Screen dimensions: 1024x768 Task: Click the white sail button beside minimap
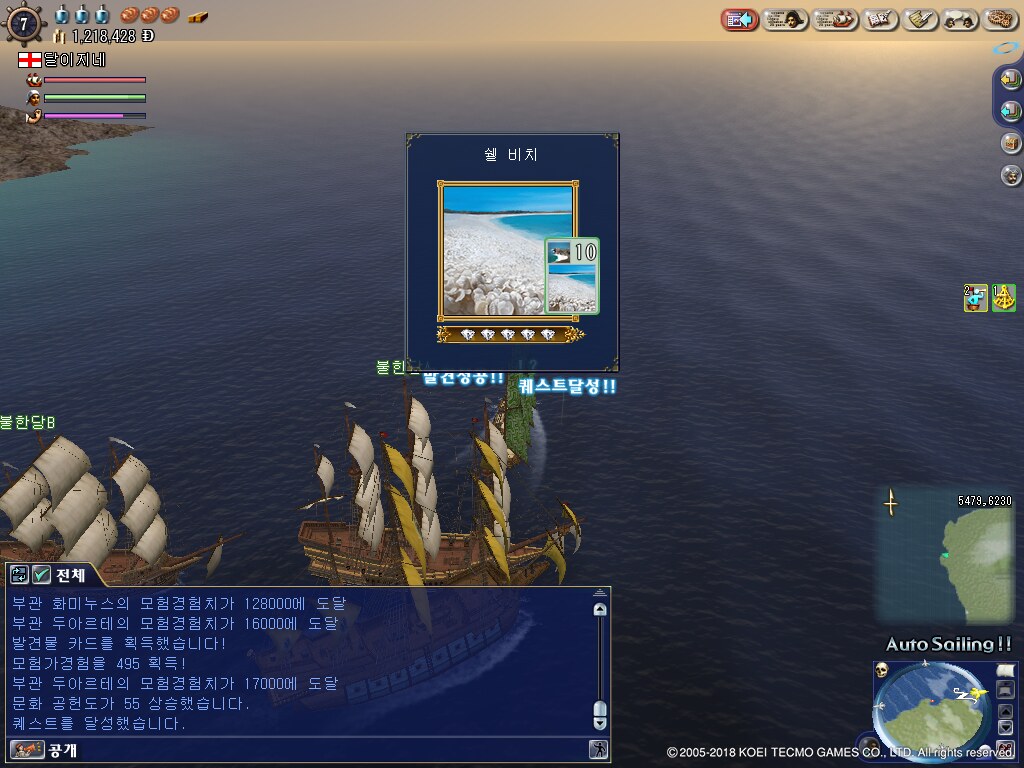(1005, 670)
